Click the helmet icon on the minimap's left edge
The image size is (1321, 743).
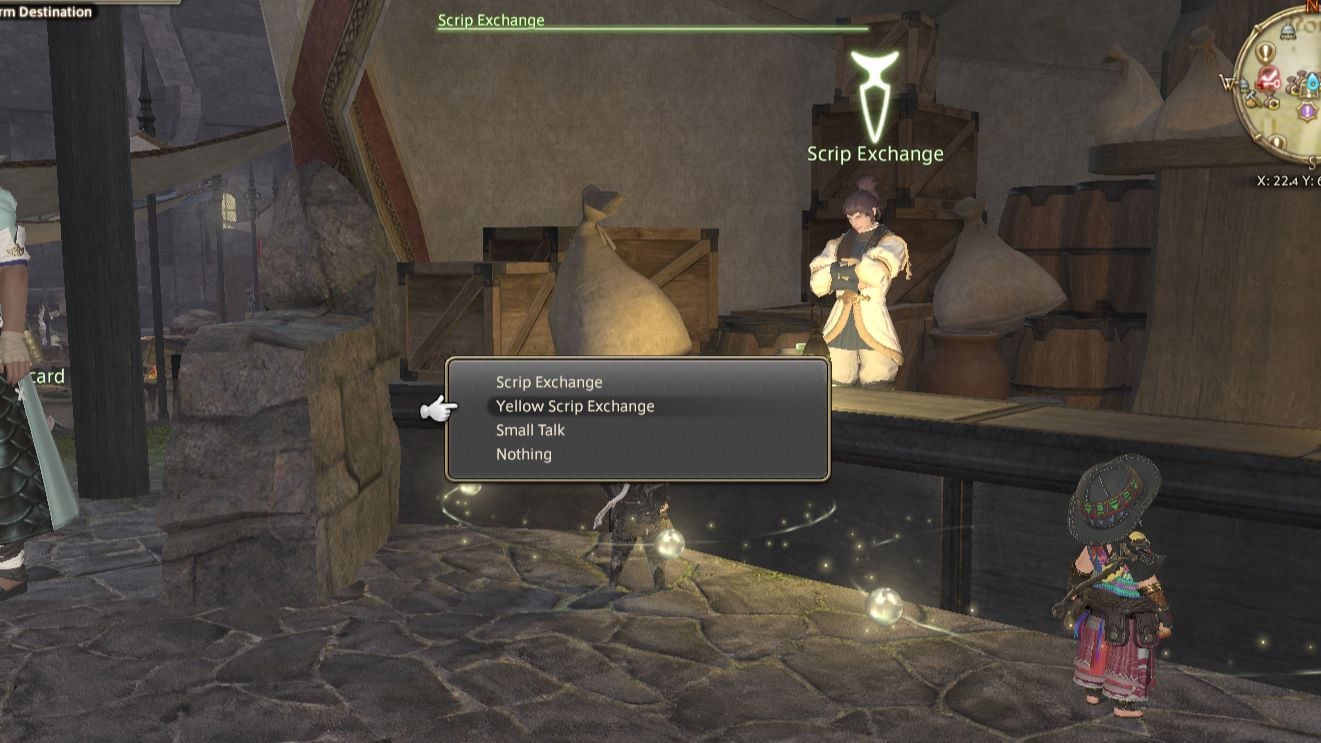[x=1244, y=84]
